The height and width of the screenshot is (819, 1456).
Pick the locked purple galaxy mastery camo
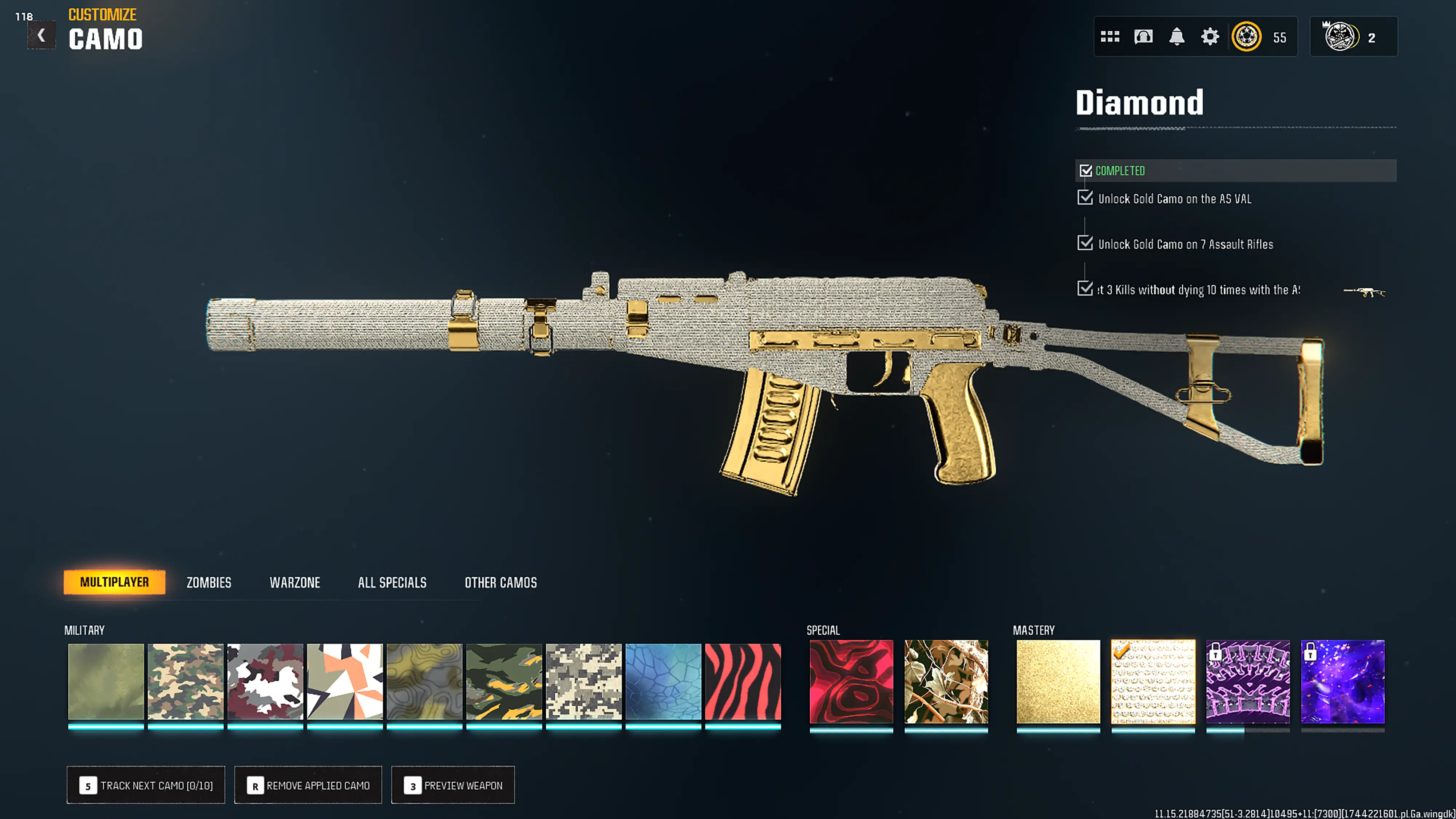pos(1342,681)
